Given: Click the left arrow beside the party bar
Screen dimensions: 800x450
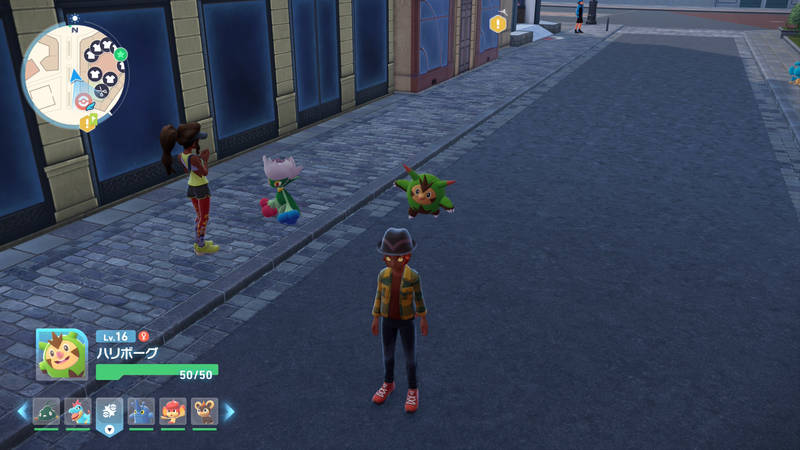Looking at the screenshot, I should coord(22,411).
